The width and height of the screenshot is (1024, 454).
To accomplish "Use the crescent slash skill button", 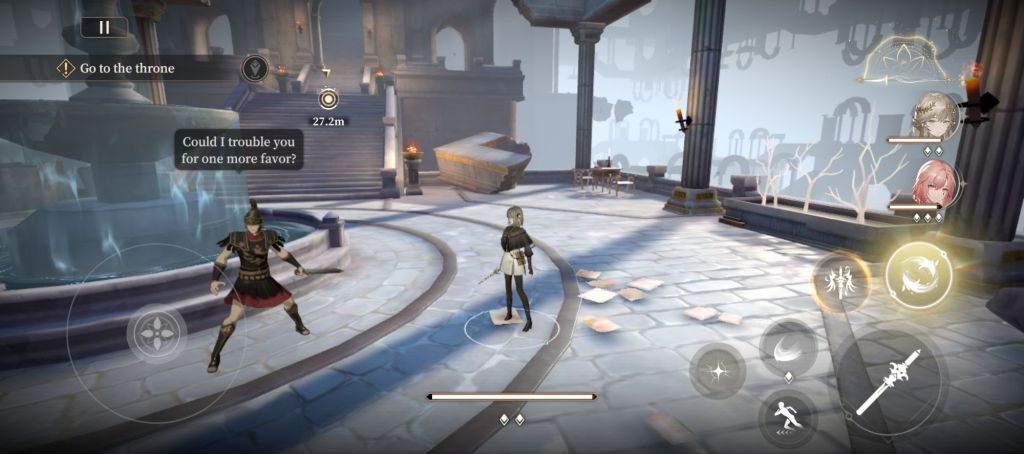I will (788, 347).
